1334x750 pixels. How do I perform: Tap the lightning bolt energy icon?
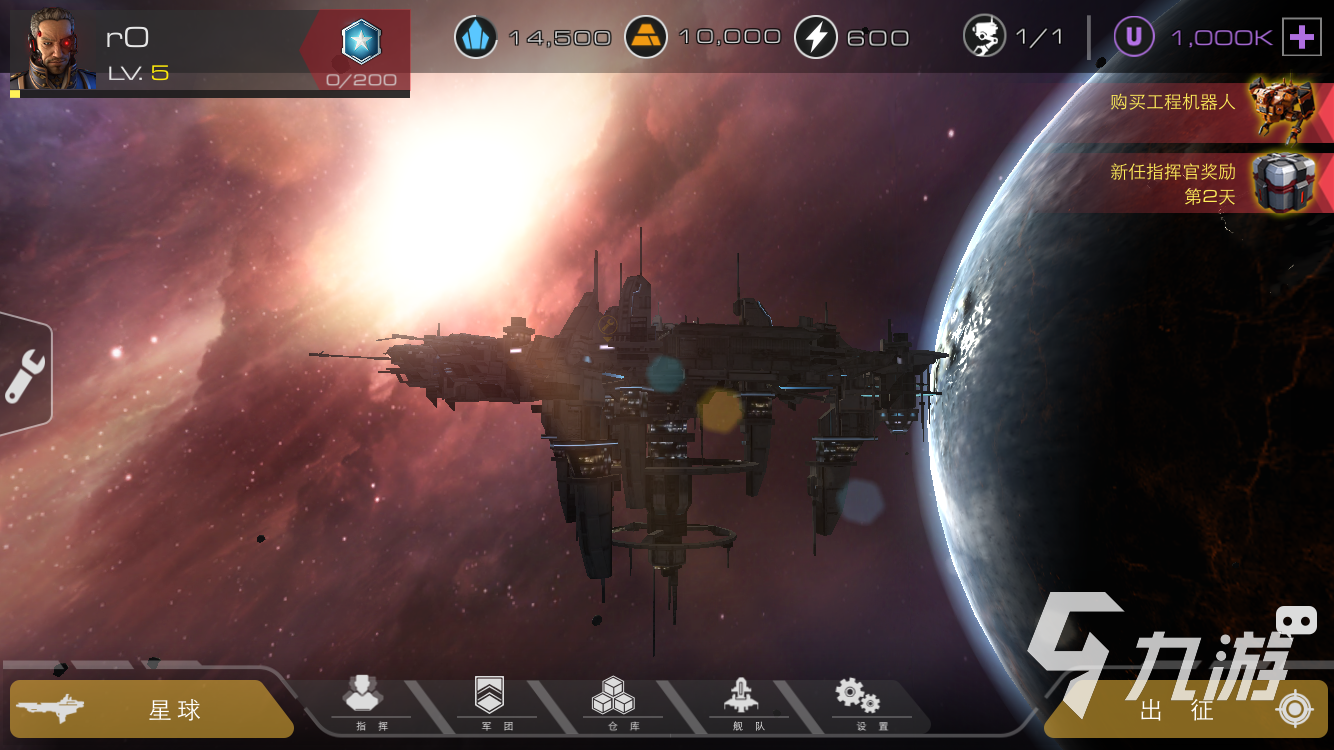pos(816,38)
